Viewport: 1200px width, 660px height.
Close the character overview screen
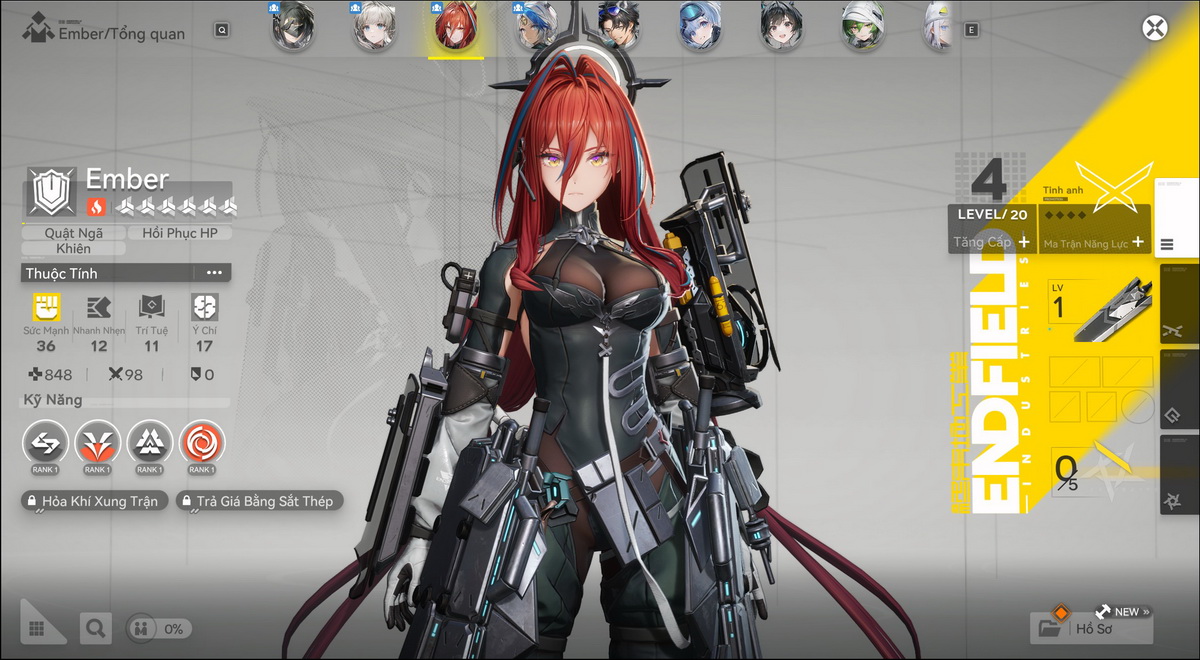click(1155, 28)
